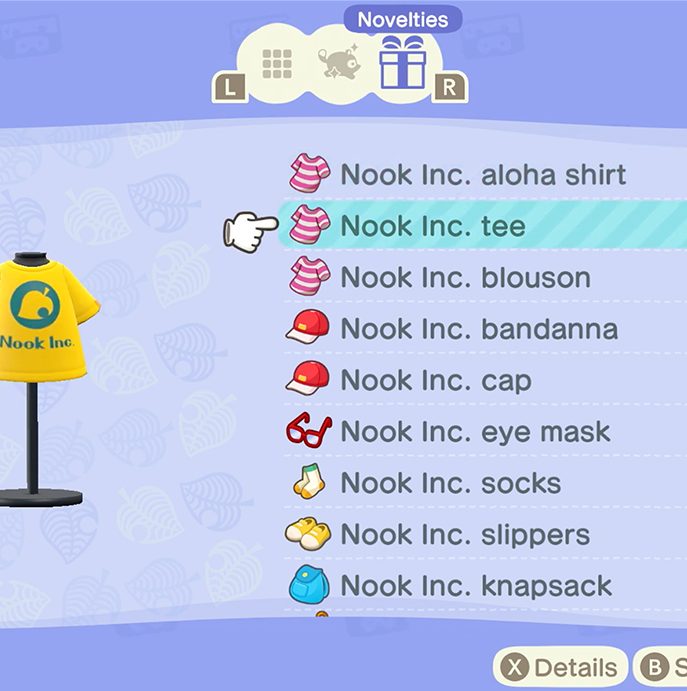
Task: Switch to the grid category tab
Action: pos(277,64)
